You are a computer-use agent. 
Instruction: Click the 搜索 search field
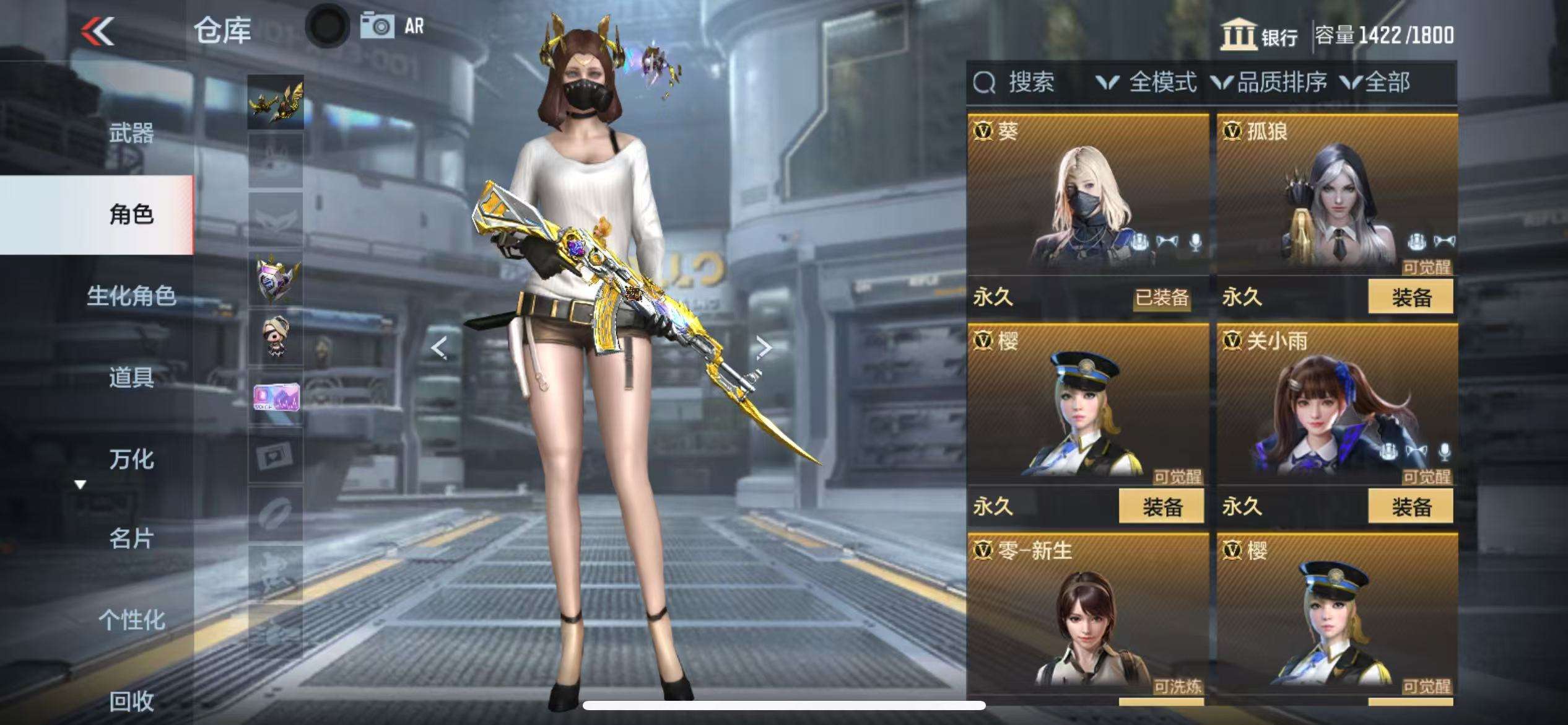coord(1030,82)
